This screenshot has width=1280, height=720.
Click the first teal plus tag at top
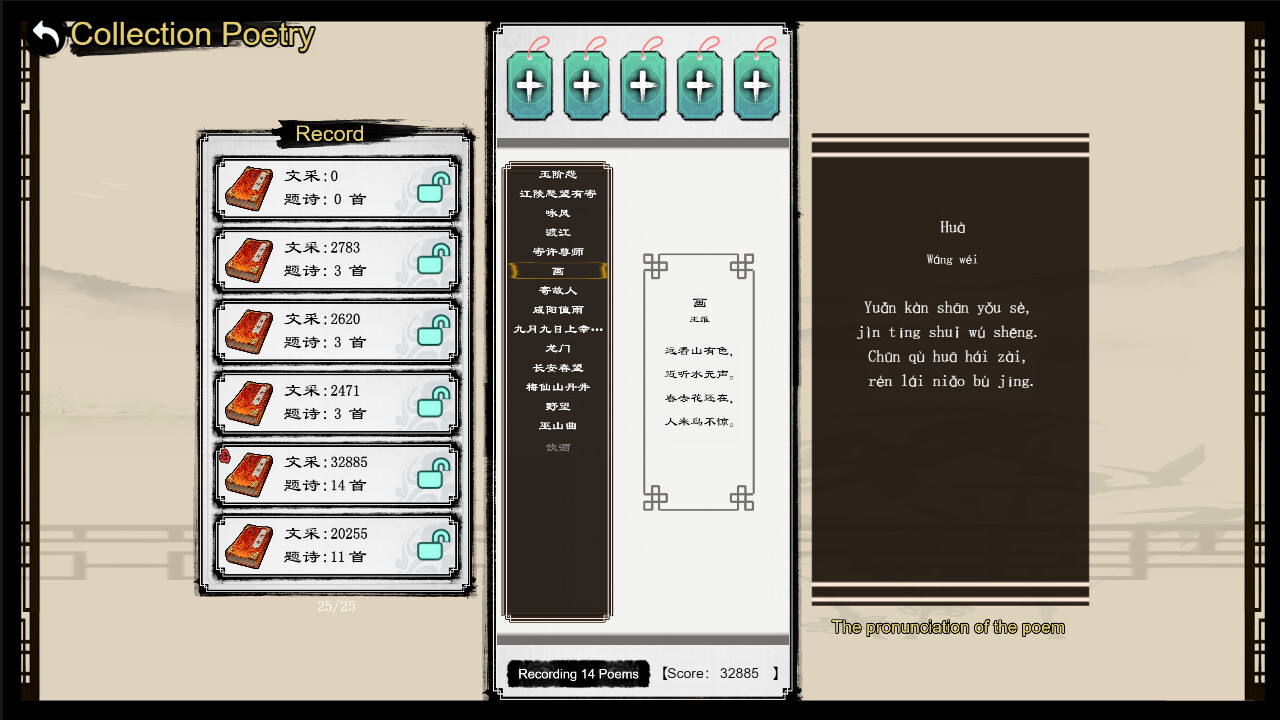click(528, 85)
